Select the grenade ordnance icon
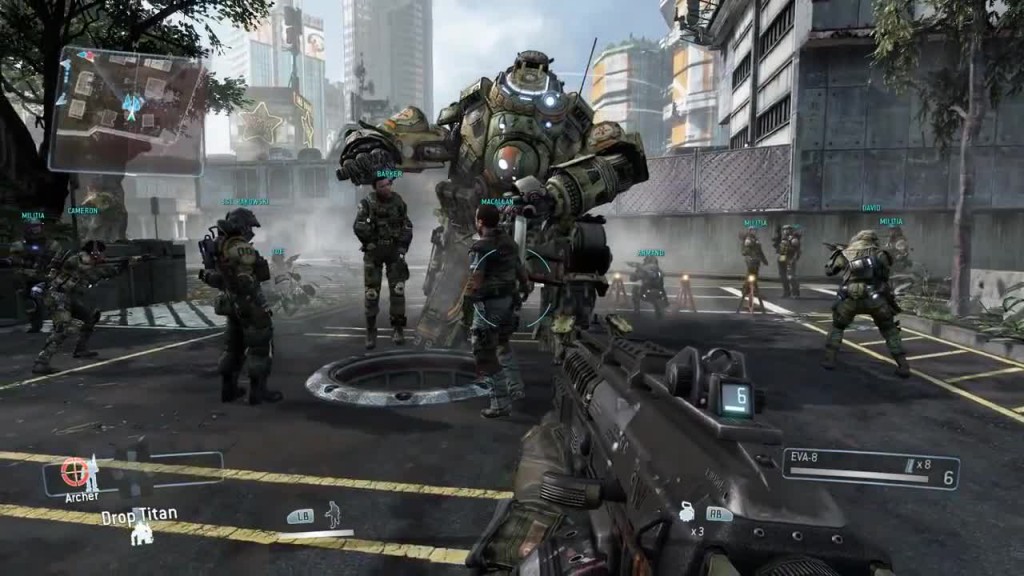The width and height of the screenshot is (1024, 576). [688, 512]
